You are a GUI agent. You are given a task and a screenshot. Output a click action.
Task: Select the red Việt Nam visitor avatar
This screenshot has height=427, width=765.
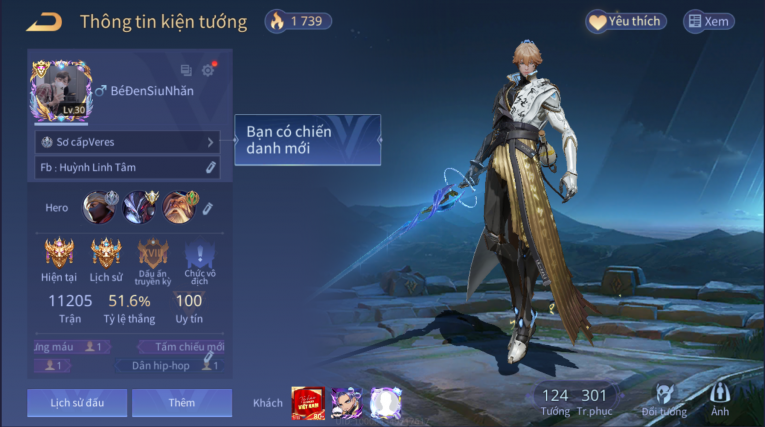(x=306, y=402)
